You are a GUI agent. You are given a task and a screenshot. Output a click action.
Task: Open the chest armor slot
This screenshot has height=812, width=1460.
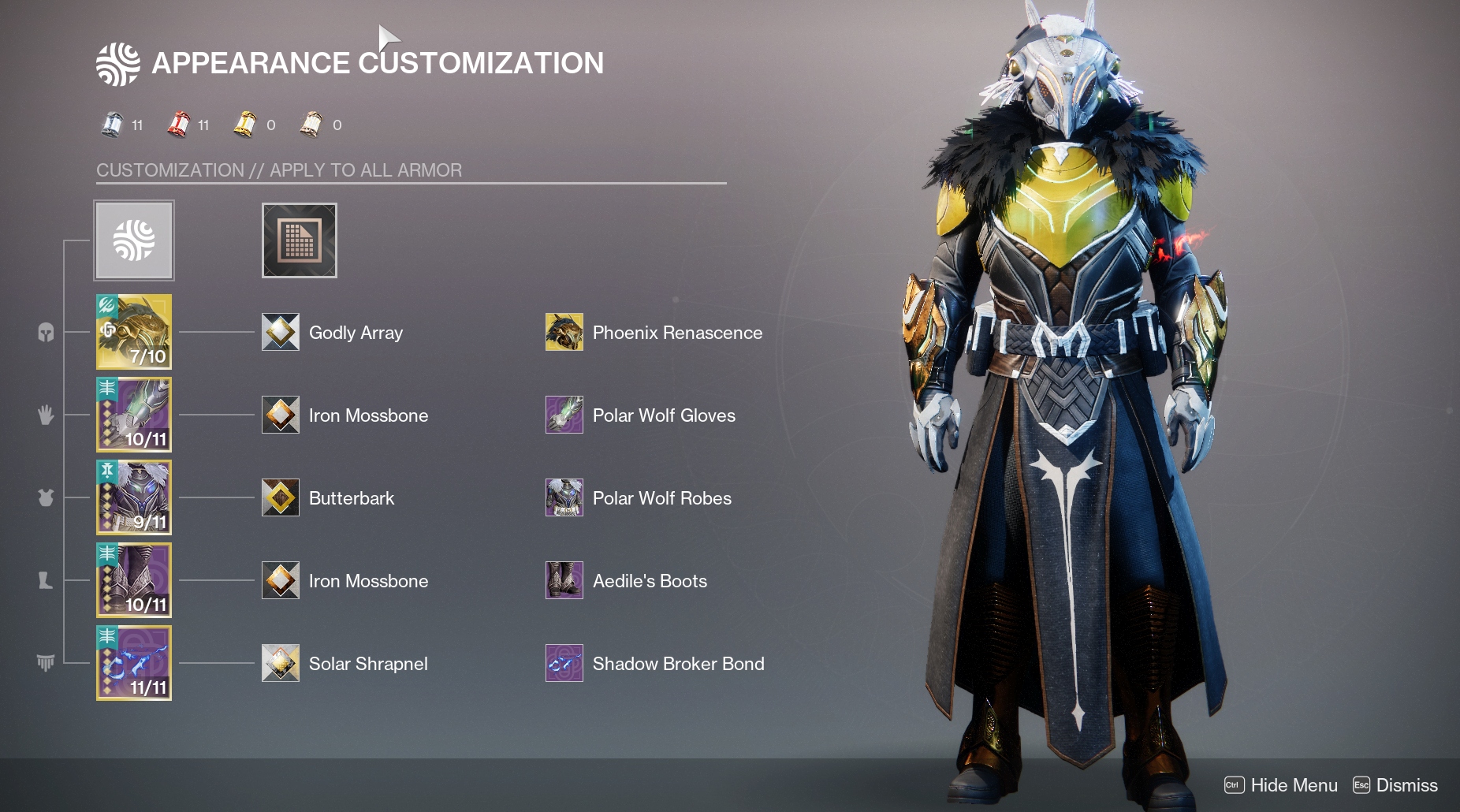[134, 497]
